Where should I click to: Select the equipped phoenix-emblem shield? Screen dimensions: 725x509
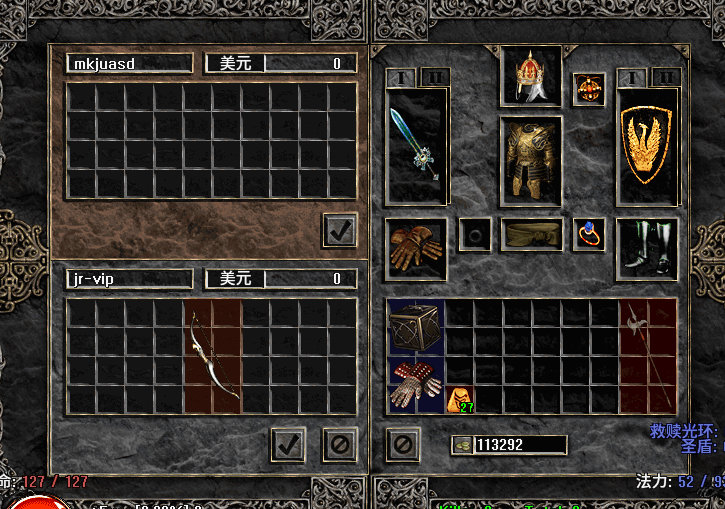pos(647,145)
